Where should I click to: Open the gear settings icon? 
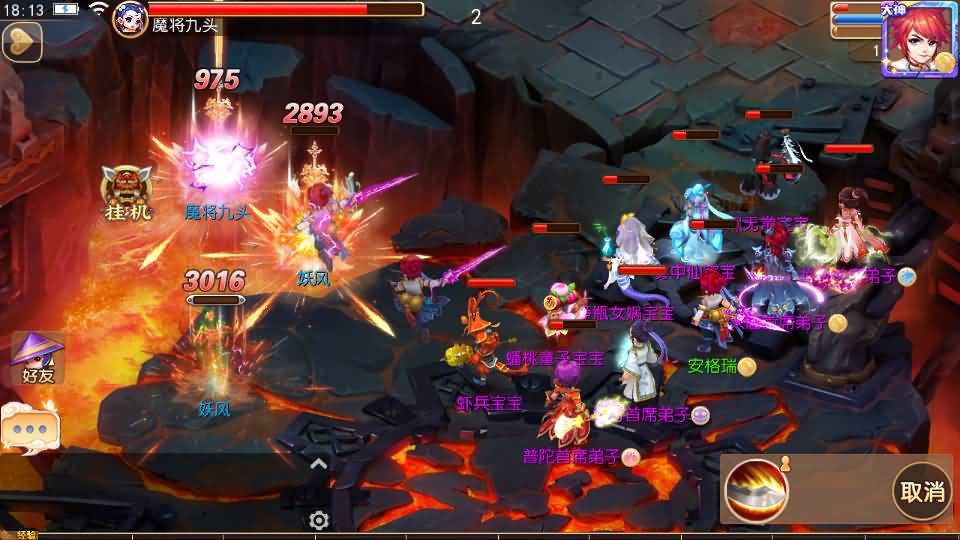pyautogui.click(x=319, y=520)
